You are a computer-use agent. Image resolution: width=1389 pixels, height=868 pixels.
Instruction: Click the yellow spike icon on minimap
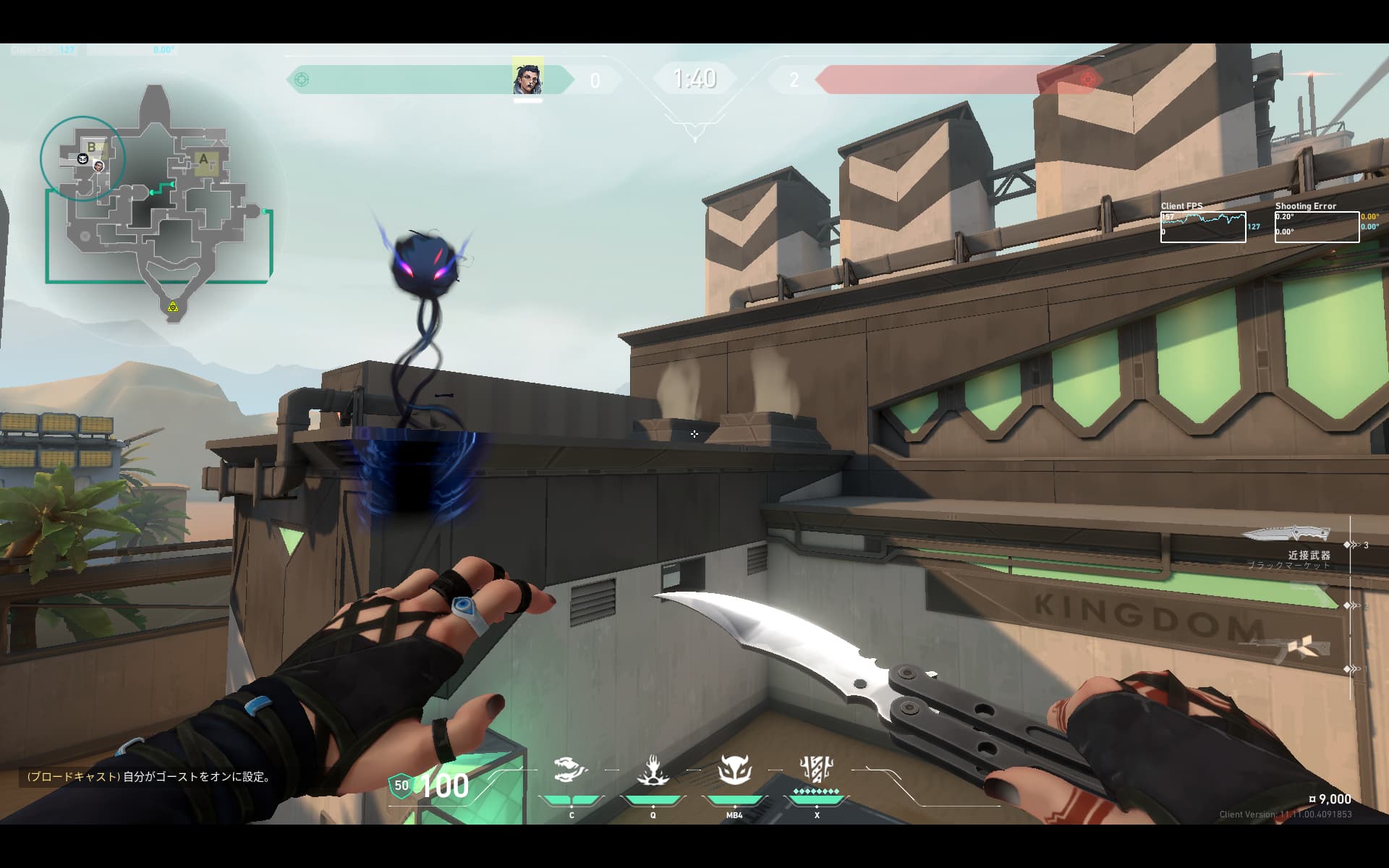172,307
